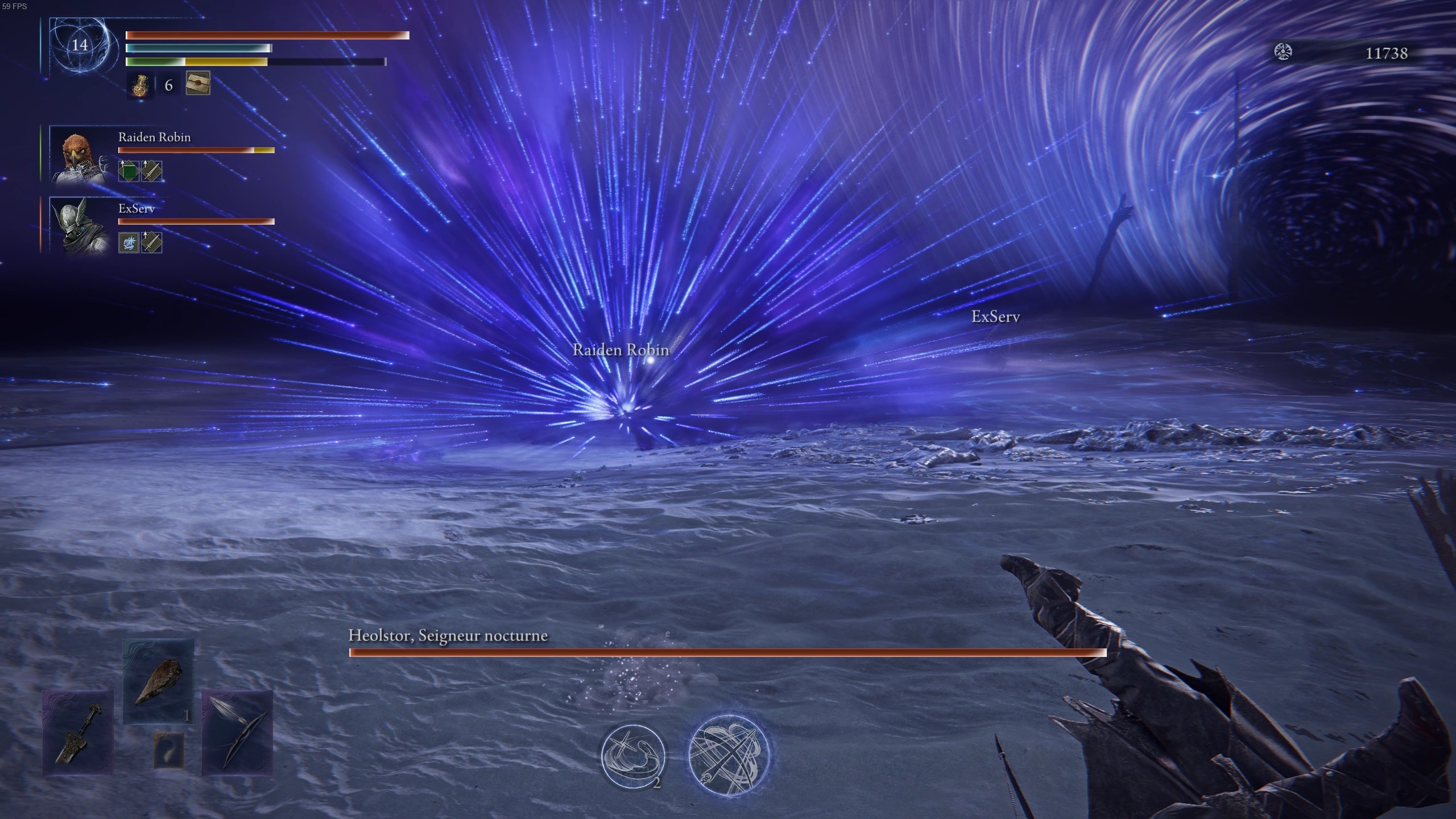Click ExServ's frost status icon
Screen dimensions: 1456x819
tap(129, 243)
